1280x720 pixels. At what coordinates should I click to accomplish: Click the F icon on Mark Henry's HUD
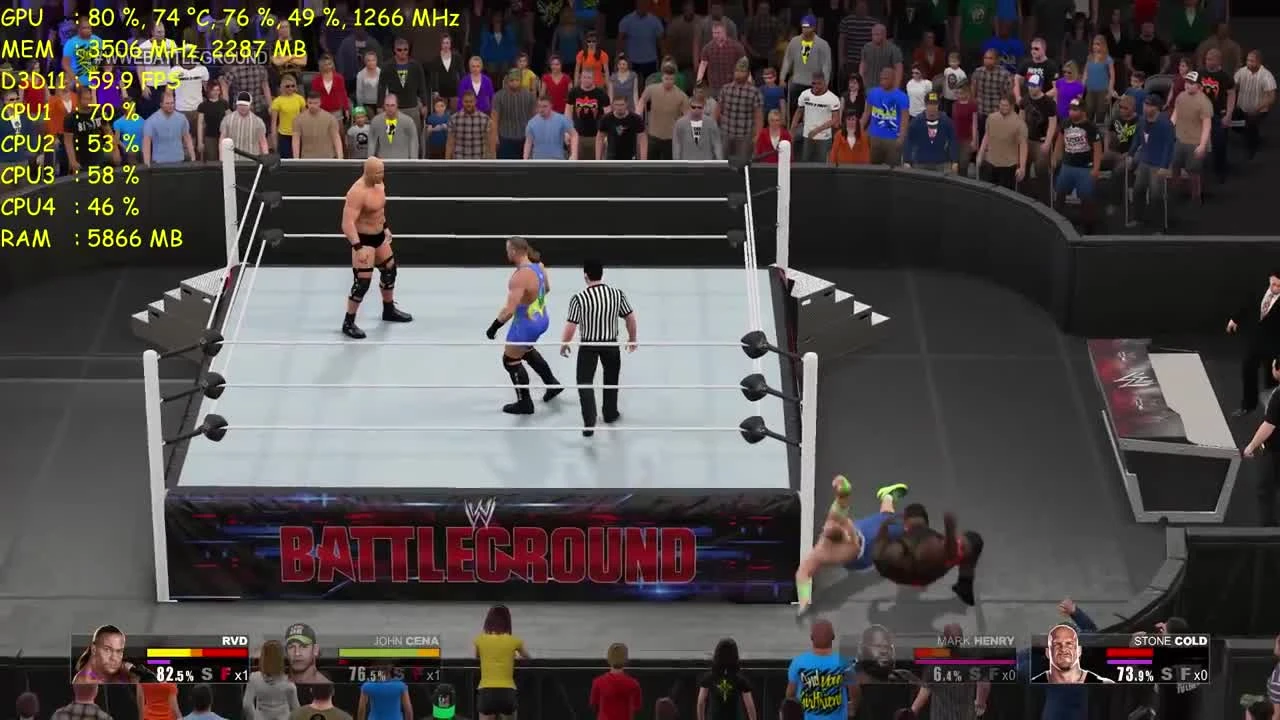click(993, 673)
